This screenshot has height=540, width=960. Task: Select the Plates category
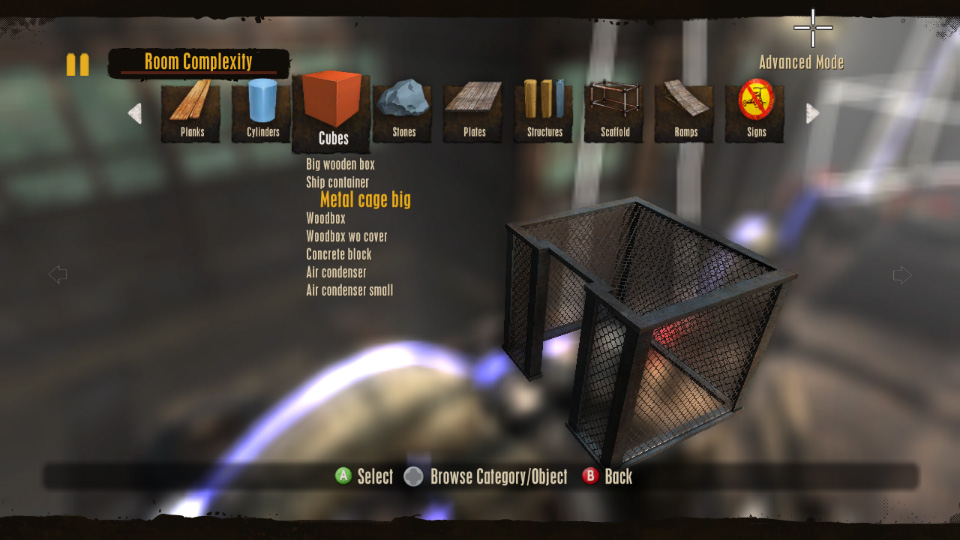click(474, 110)
